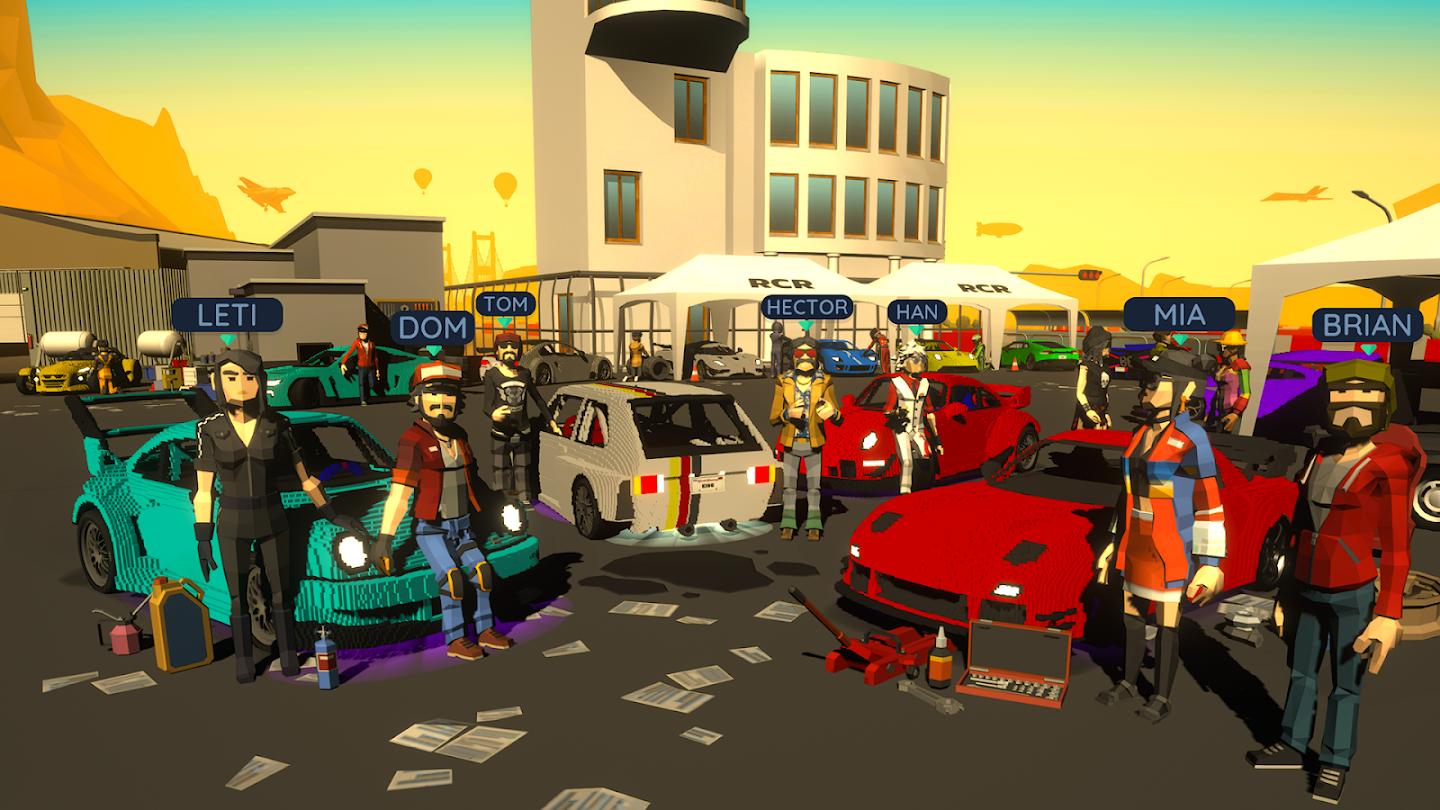Choose the DOM character label
The height and width of the screenshot is (810, 1440).
tap(432, 327)
